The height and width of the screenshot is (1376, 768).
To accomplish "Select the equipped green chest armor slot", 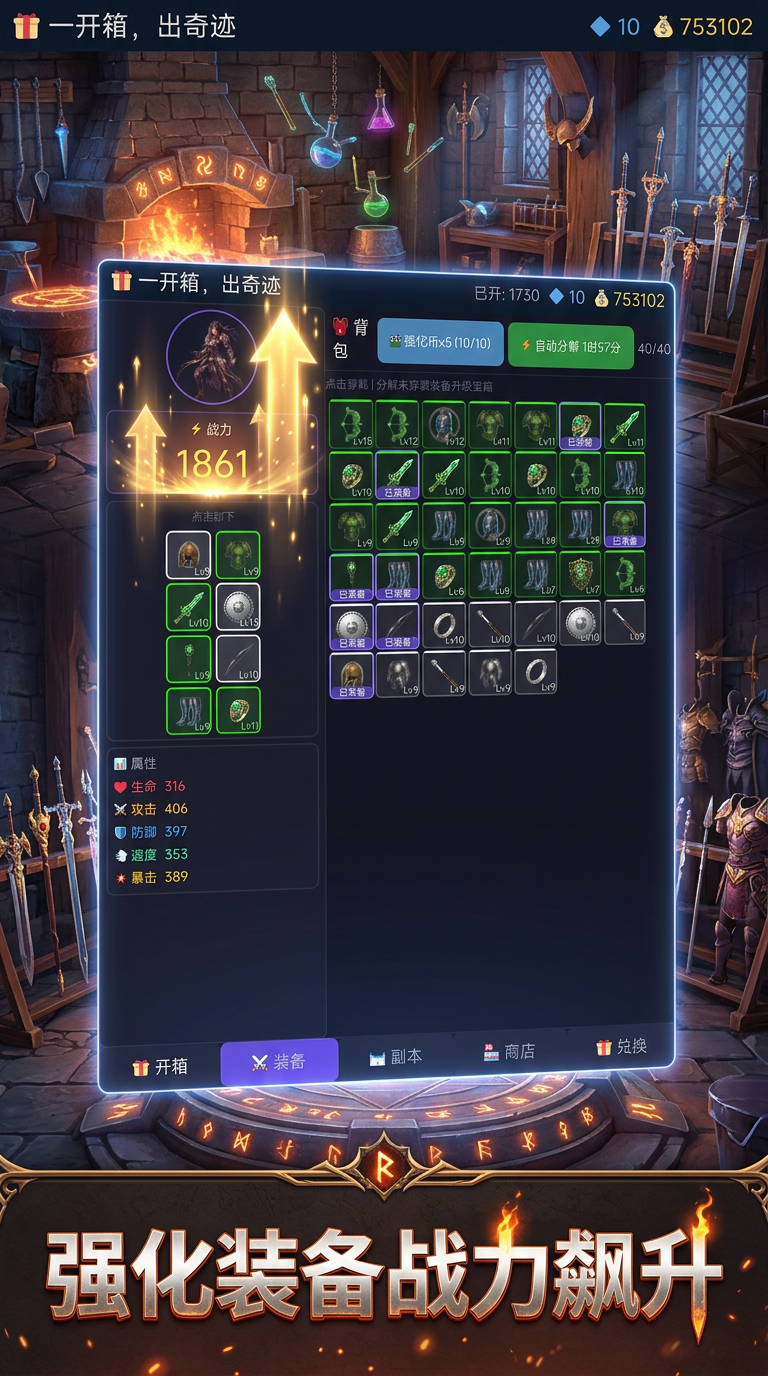I will [x=238, y=555].
